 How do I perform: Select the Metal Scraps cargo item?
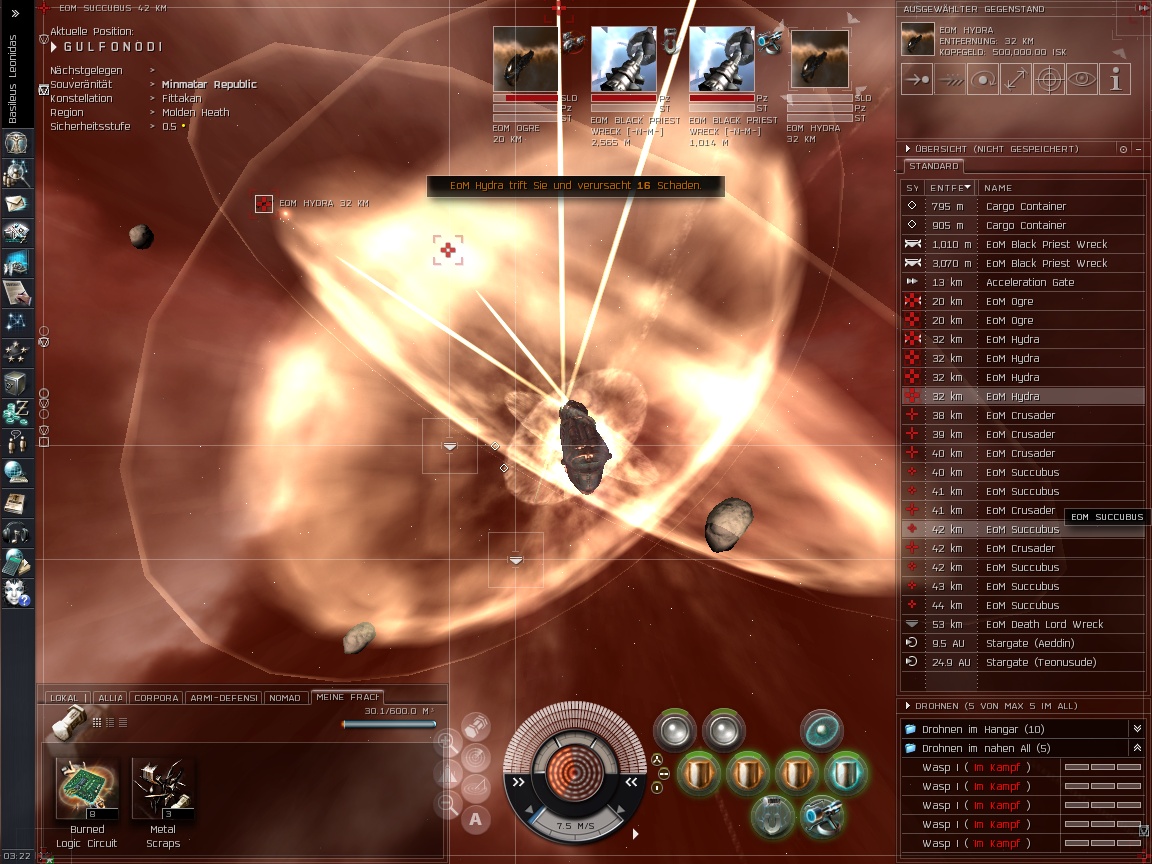162,790
